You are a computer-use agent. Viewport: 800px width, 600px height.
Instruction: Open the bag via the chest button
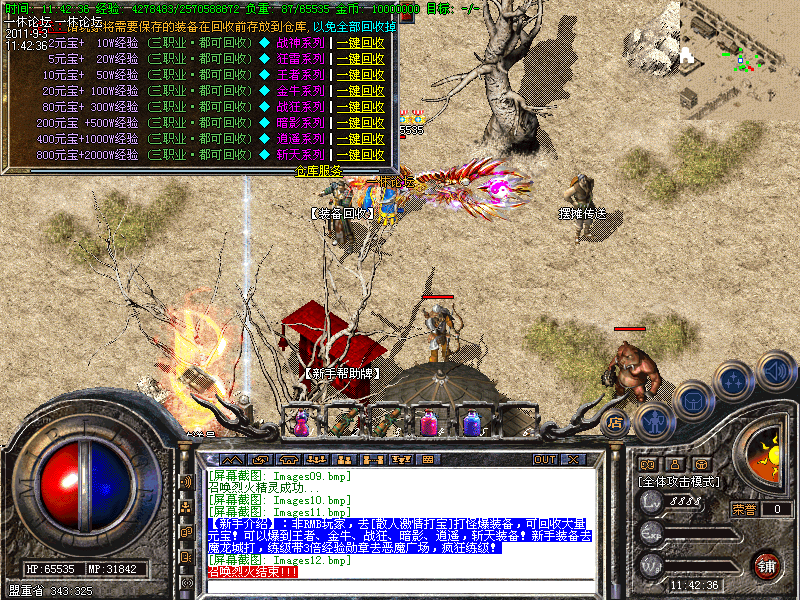692,401
